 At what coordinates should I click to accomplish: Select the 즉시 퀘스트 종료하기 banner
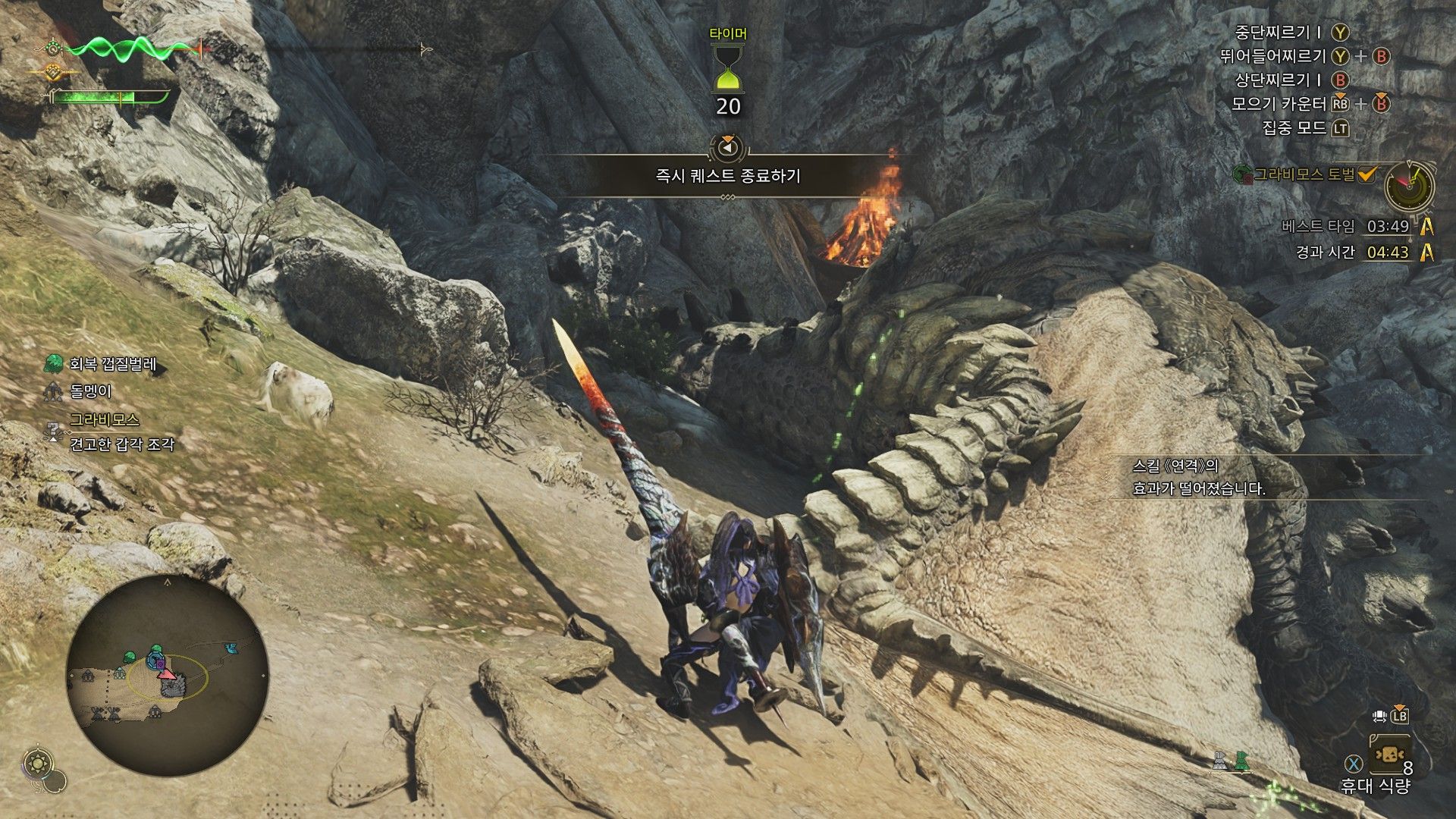(728, 176)
